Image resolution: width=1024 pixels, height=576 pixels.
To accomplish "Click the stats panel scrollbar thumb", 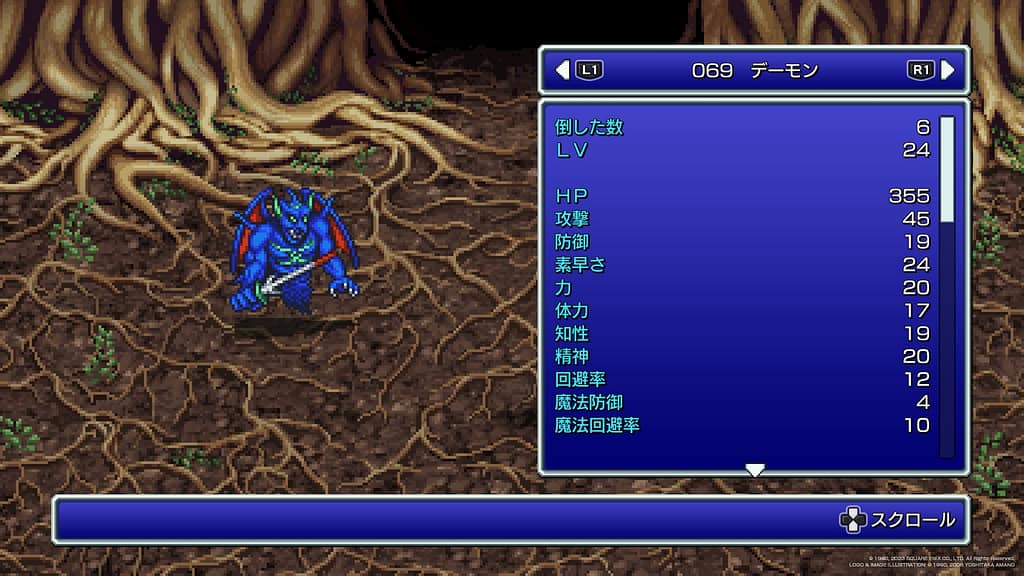I will [x=947, y=169].
